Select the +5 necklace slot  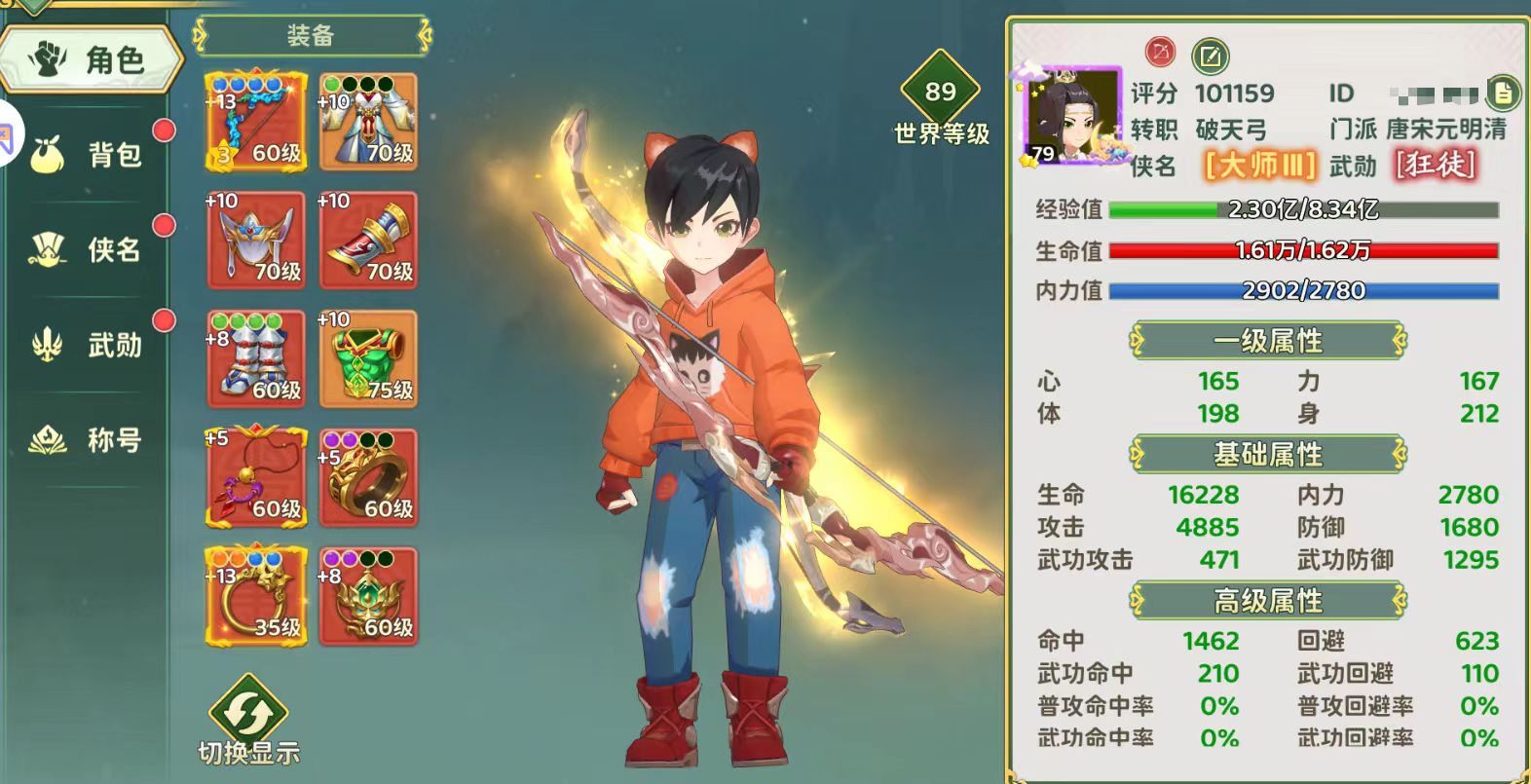[x=256, y=477]
